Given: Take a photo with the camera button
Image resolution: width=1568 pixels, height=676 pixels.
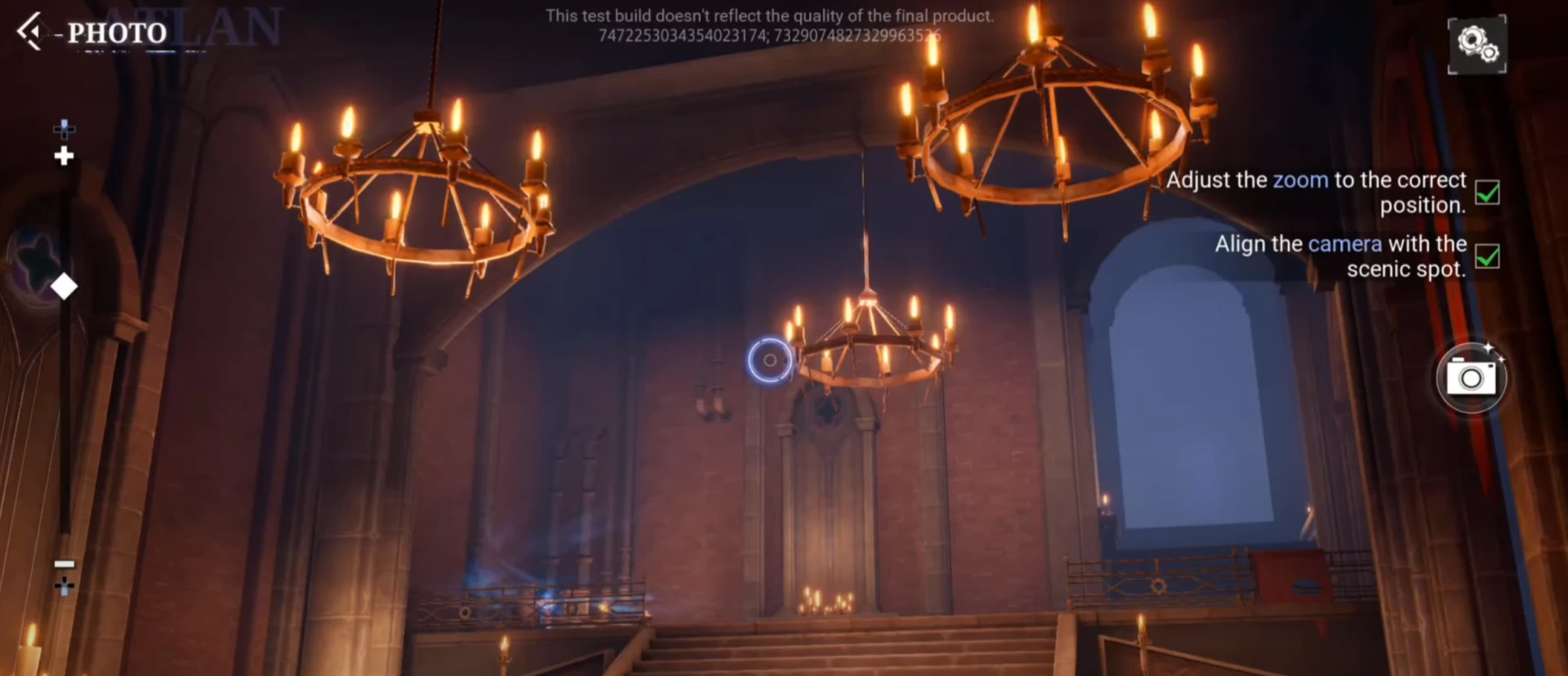Looking at the screenshot, I should [x=1471, y=378].
